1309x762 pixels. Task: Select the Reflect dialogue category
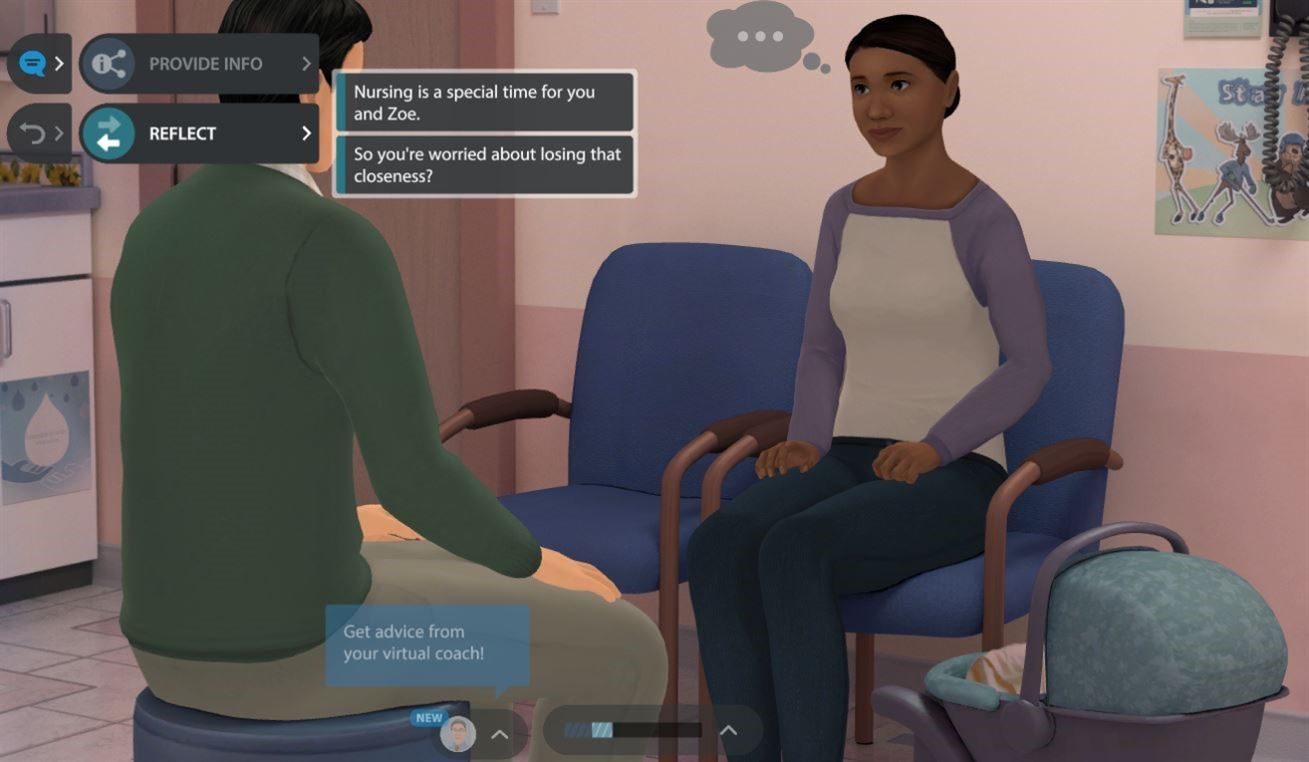[x=199, y=133]
